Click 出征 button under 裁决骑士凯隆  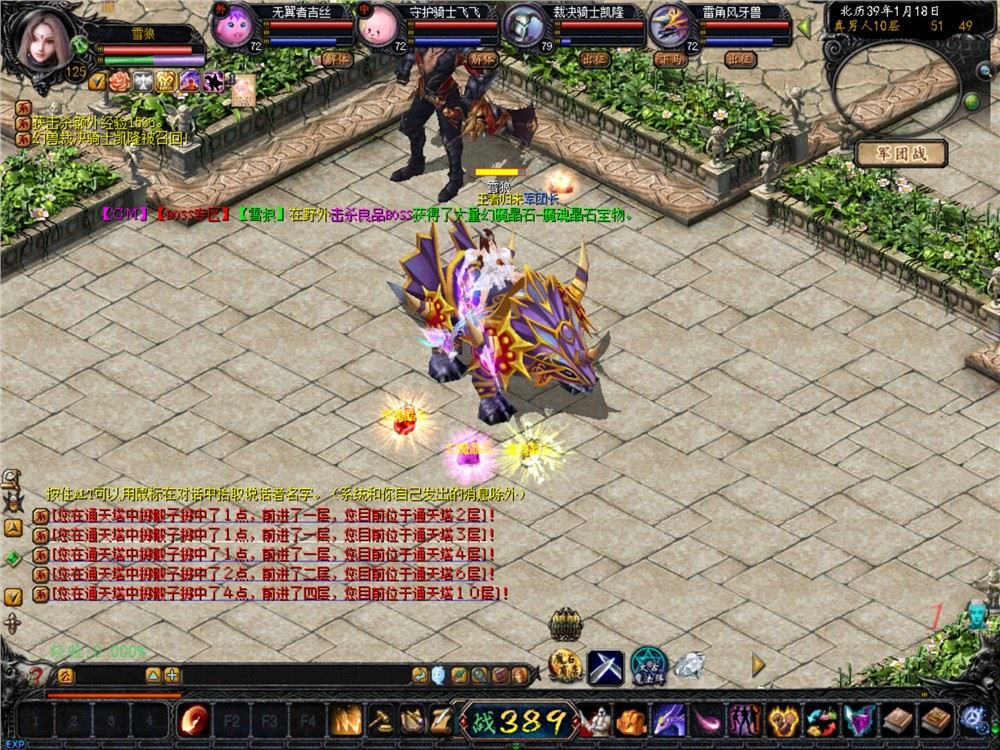pyautogui.click(x=595, y=58)
